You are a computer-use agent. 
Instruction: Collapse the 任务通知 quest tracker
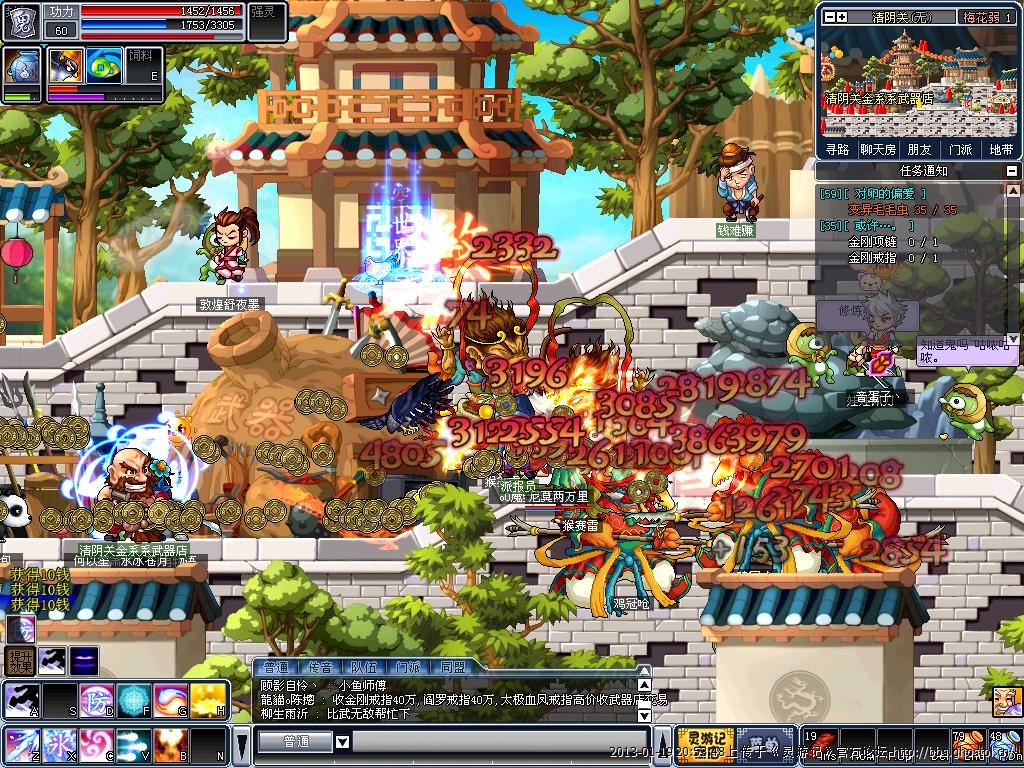(1011, 171)
